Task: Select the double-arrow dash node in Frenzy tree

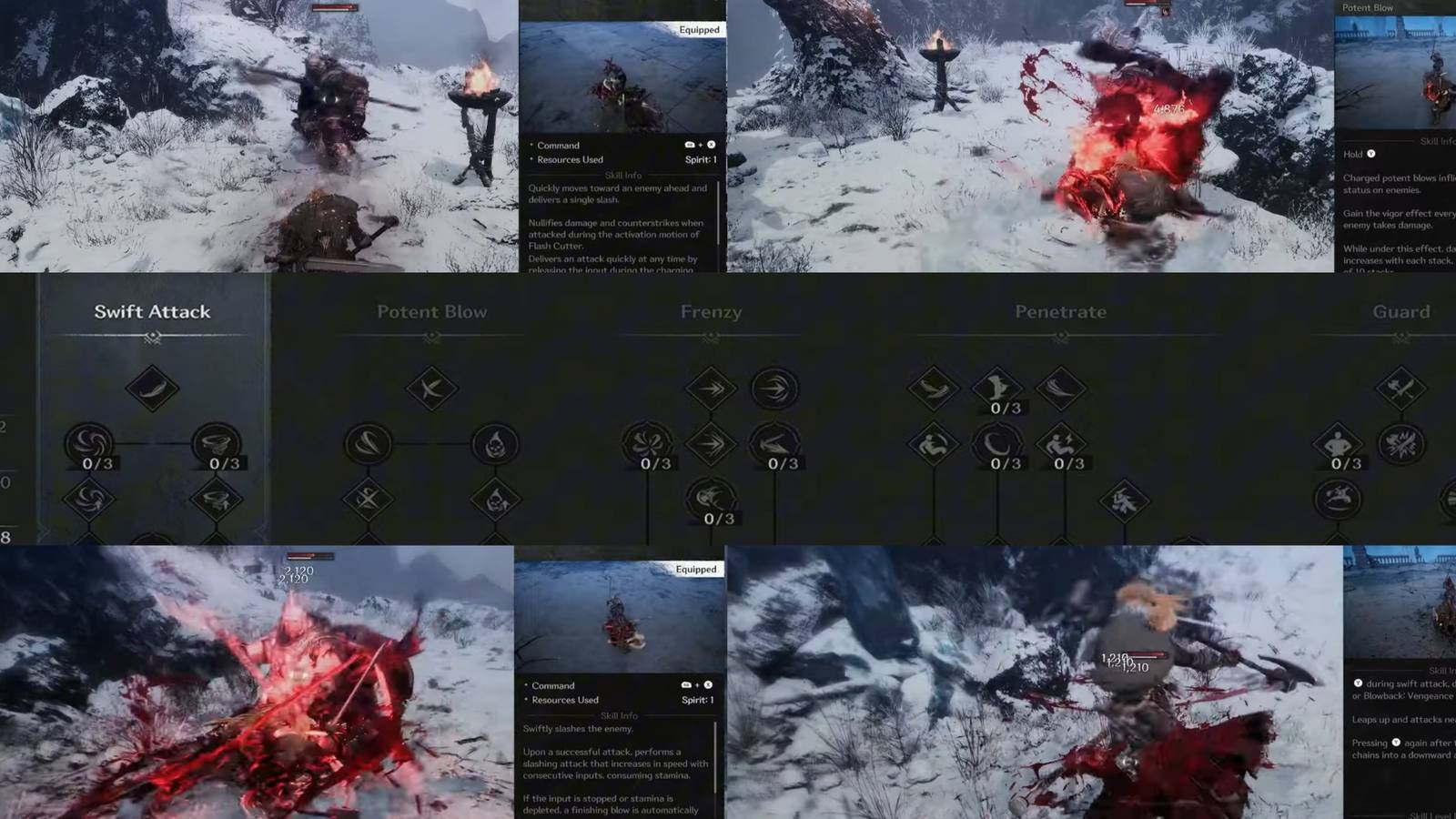Action: click(x=711, y=387)
